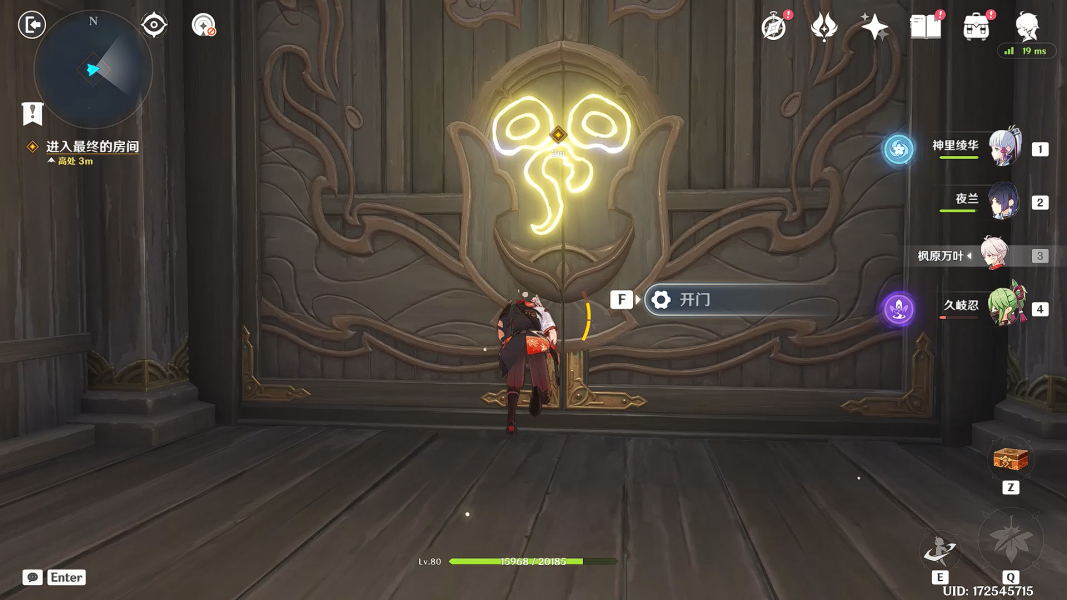Screen dimensions: 1067x600
Task: Open the circular minimap
Action: pos(93,69)
